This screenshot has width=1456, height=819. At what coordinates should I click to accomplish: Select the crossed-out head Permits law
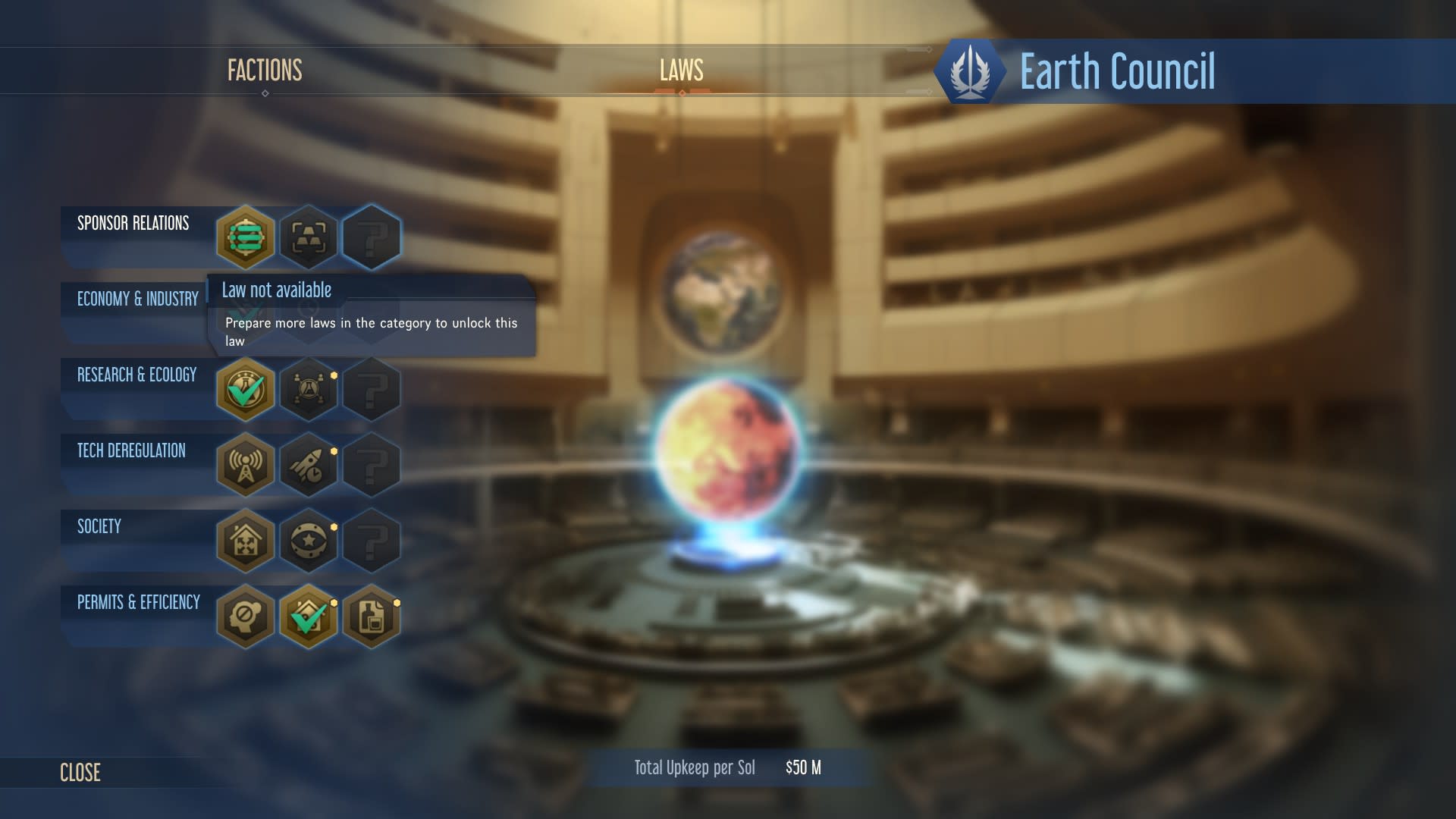[x=245, y=617]
